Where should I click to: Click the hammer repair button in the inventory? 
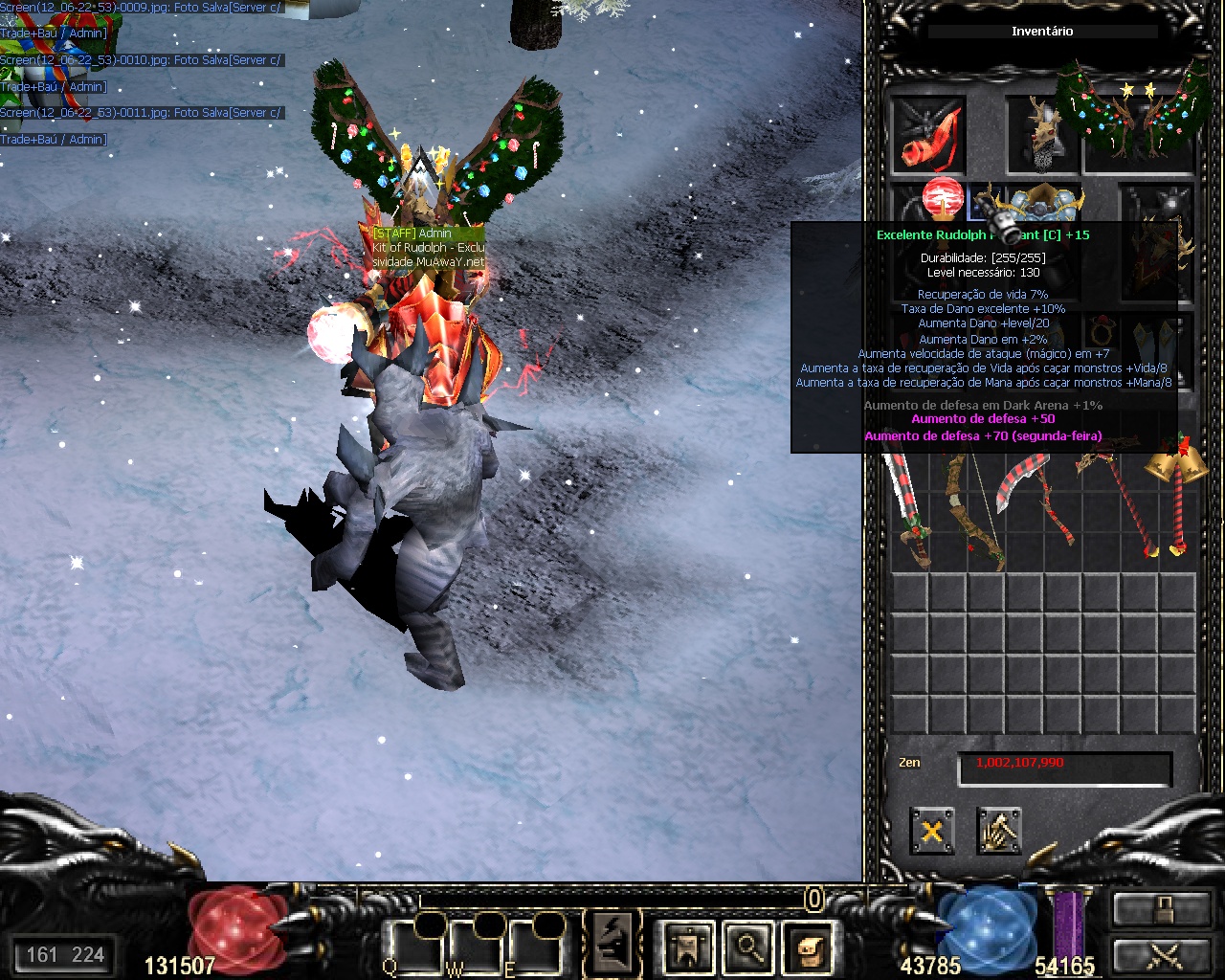pyautogui.click(x=999, y=831)
